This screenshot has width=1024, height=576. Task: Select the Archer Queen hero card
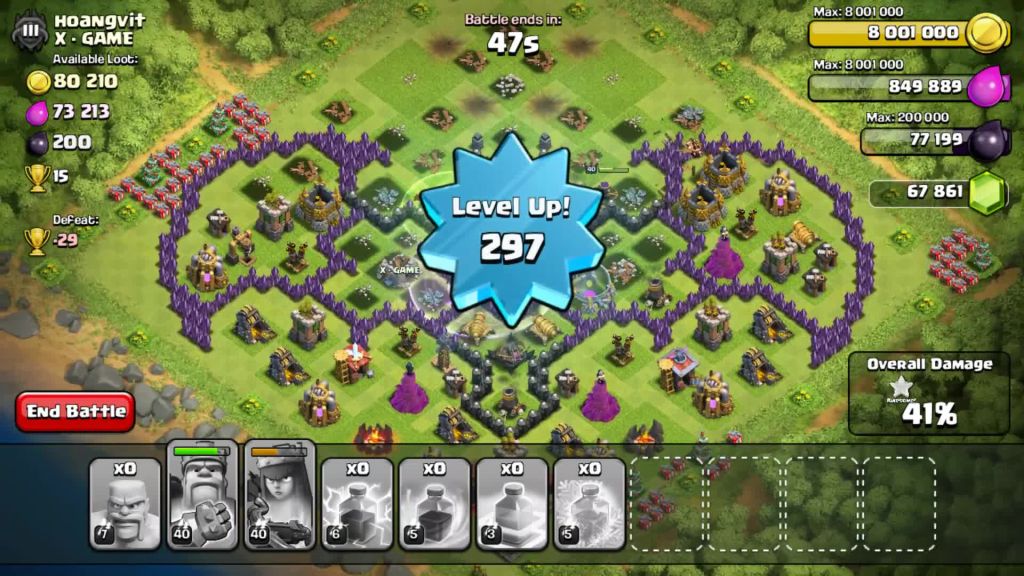tap(280, 497)
